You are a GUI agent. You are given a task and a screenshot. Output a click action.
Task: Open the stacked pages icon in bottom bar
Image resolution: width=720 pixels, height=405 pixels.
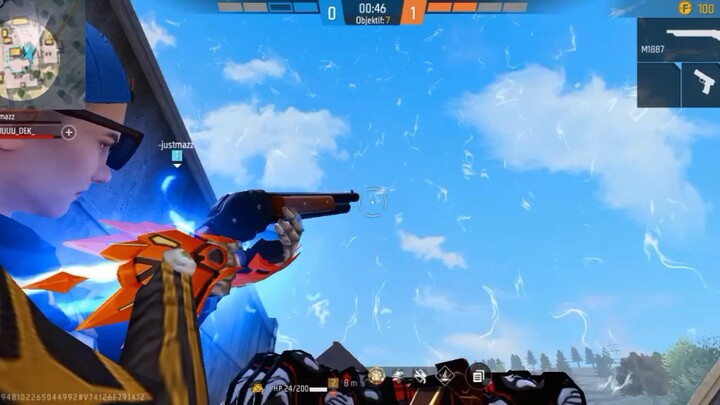tap(478, 376)
